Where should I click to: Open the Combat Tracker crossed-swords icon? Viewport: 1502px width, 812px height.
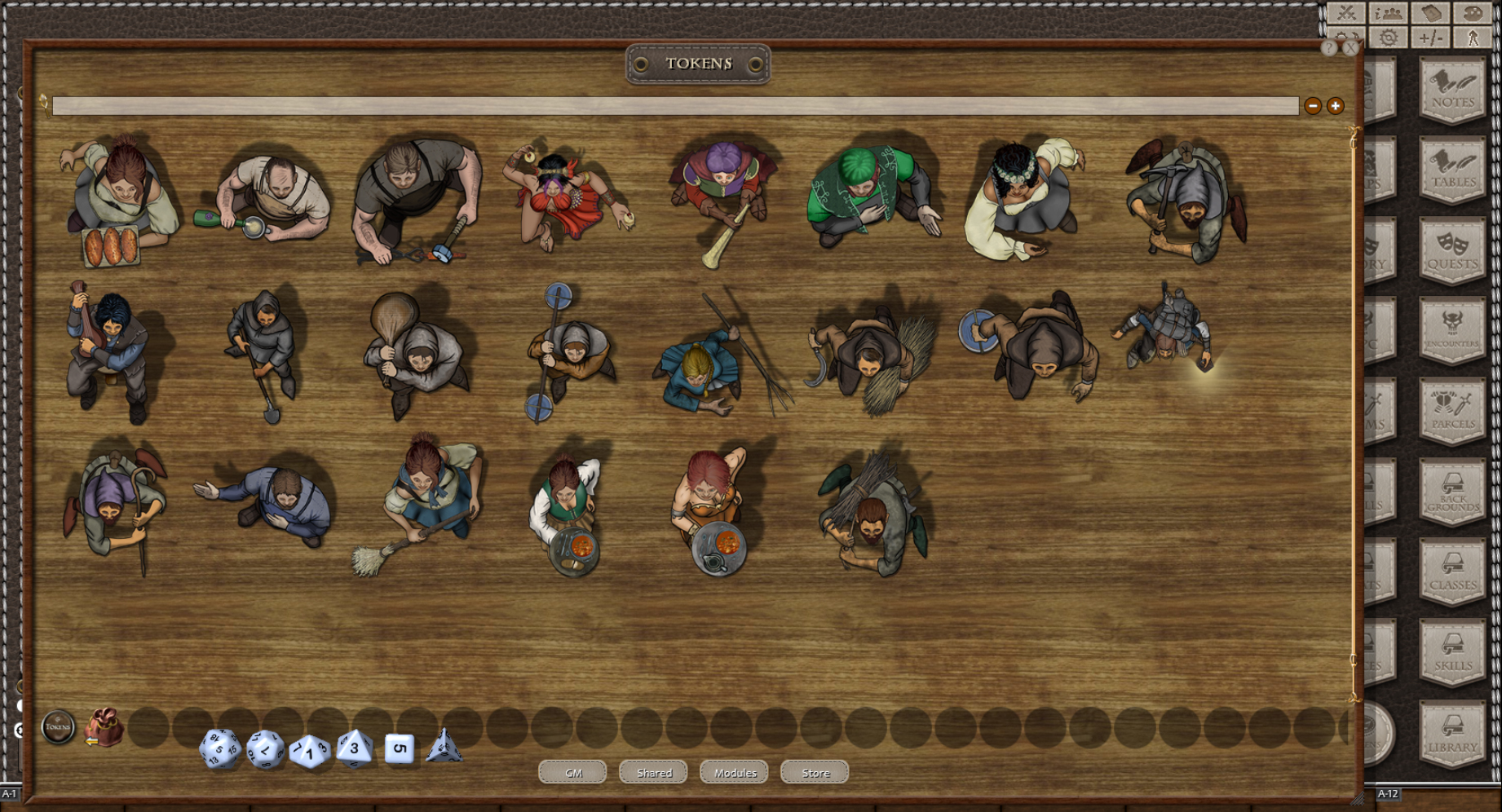1346,12
